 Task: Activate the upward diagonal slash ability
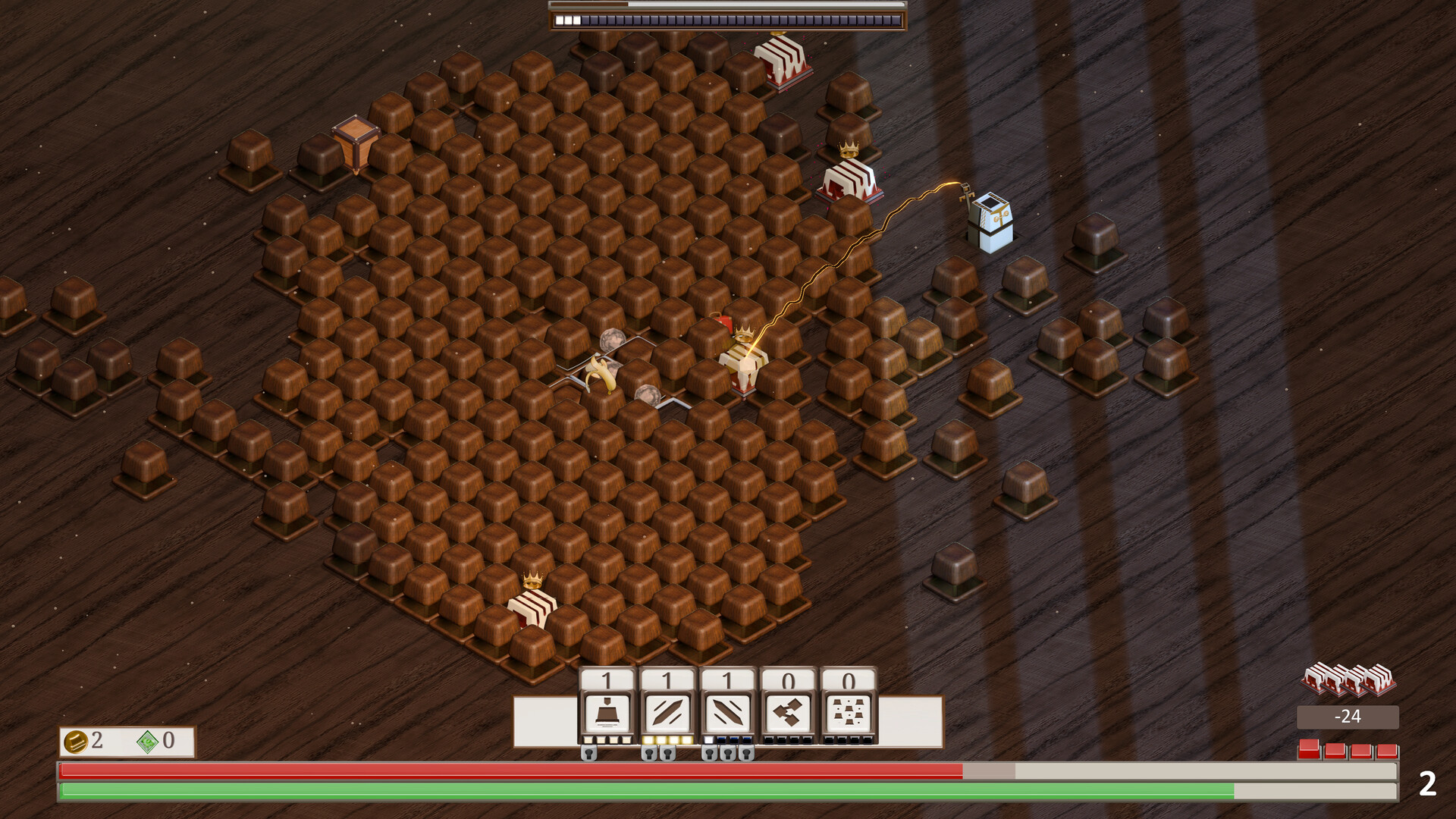pos(667,713)
